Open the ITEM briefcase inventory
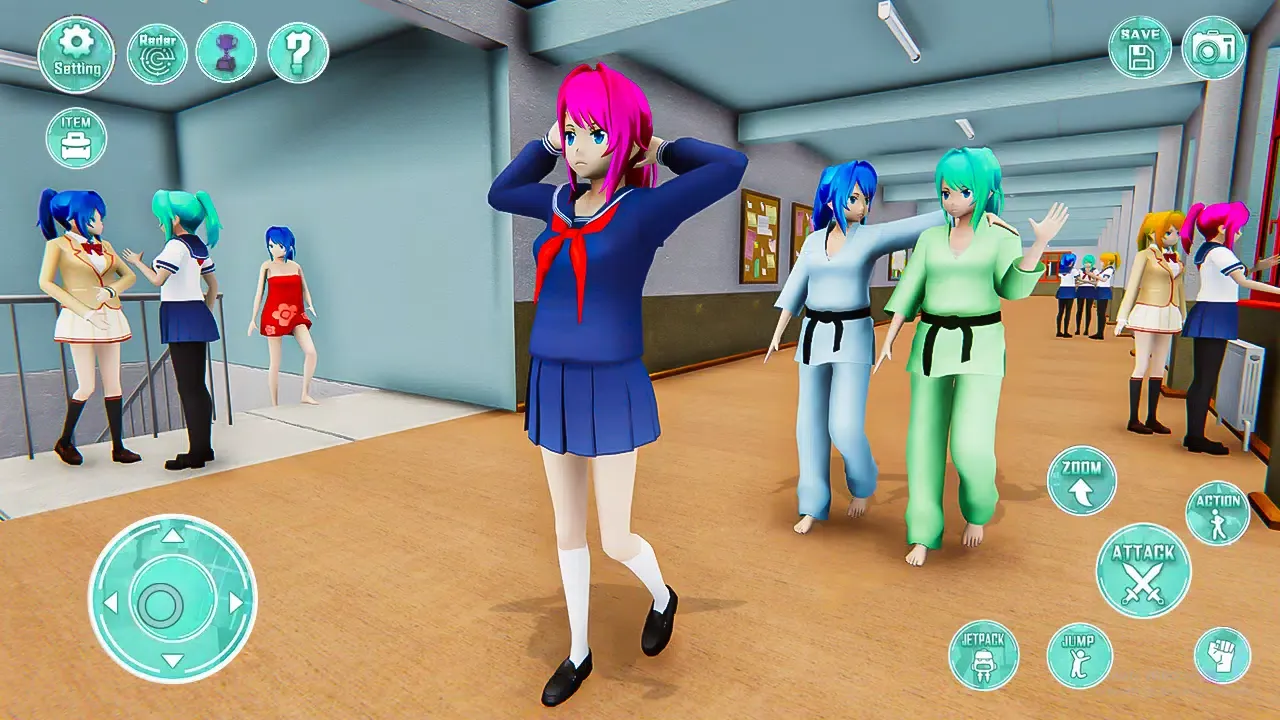This screenshot has width=1280, height=720. 76,138
